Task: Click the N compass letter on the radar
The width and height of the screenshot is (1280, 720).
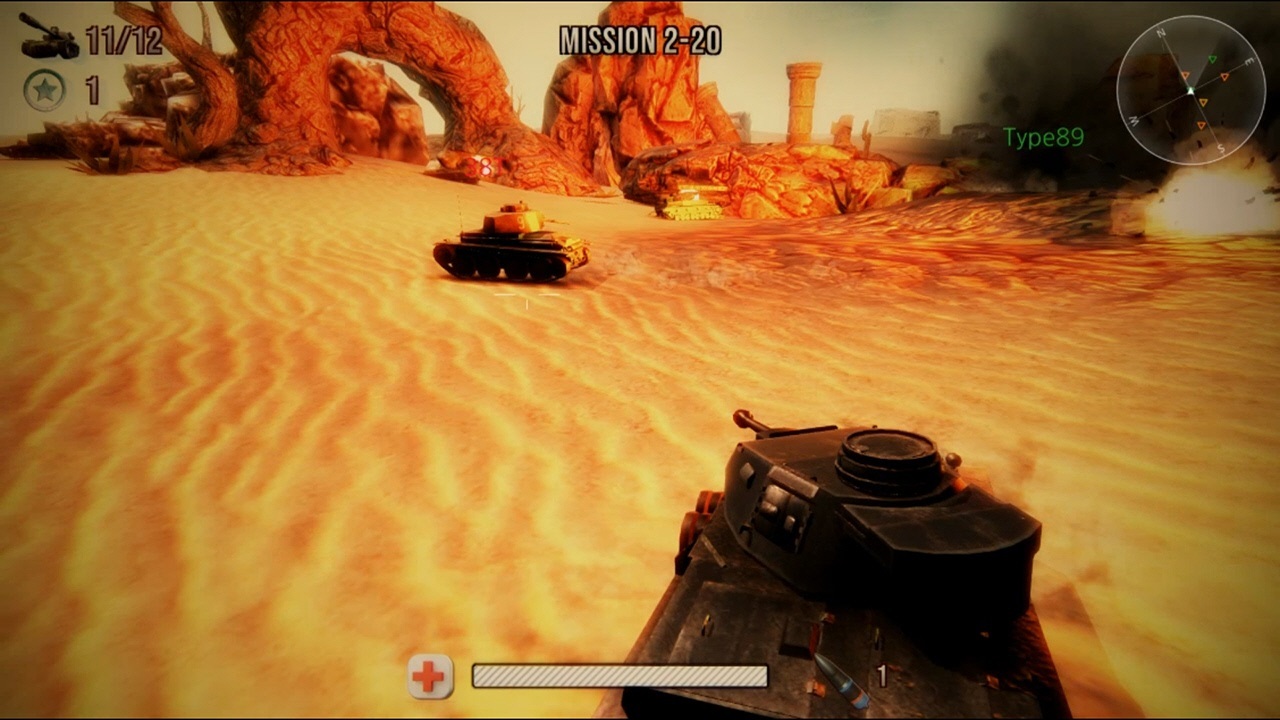Action: pyautogui.click(x=1162, y=32)
